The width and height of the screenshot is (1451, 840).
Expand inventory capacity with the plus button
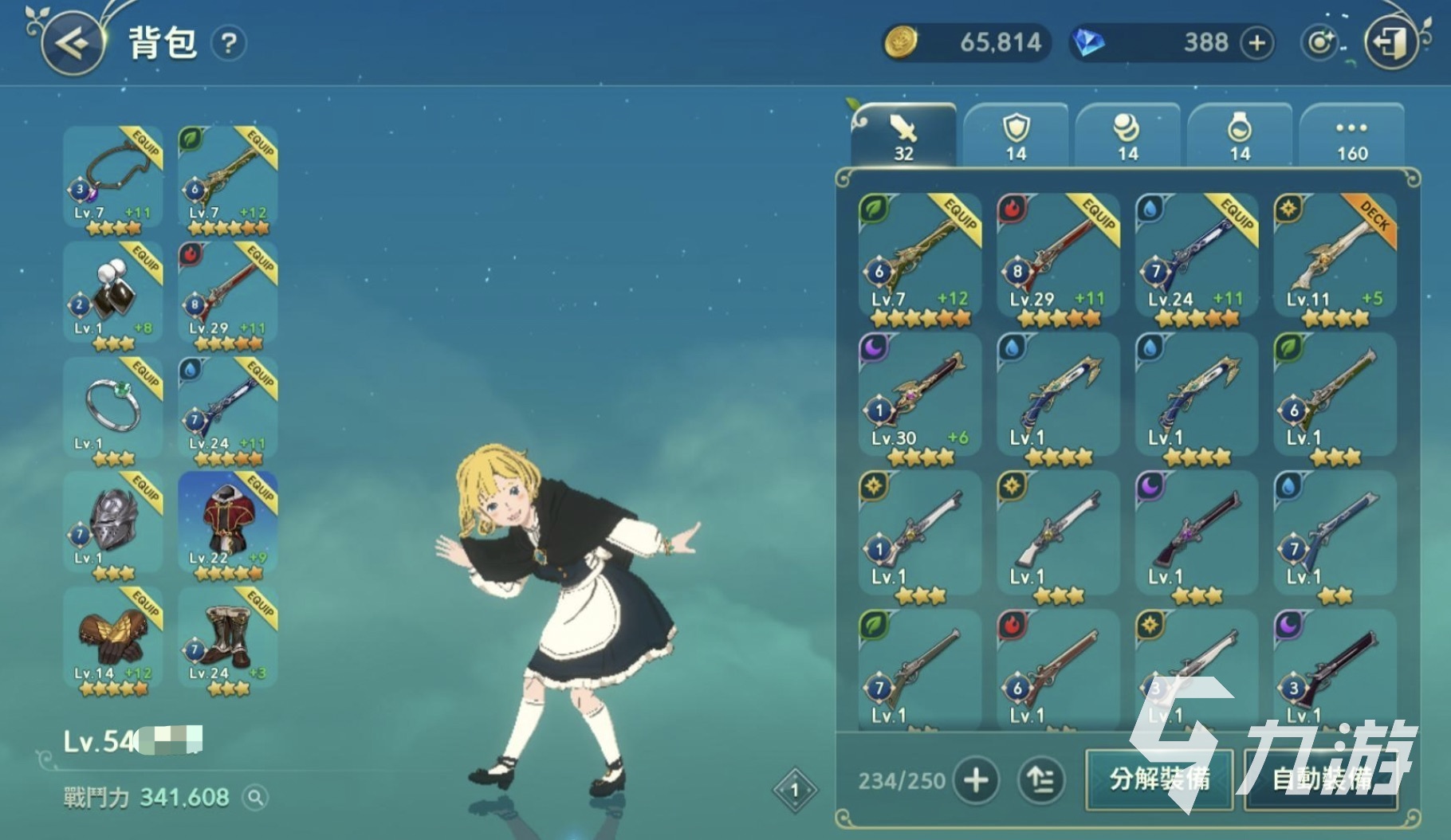tap(976, 780)
